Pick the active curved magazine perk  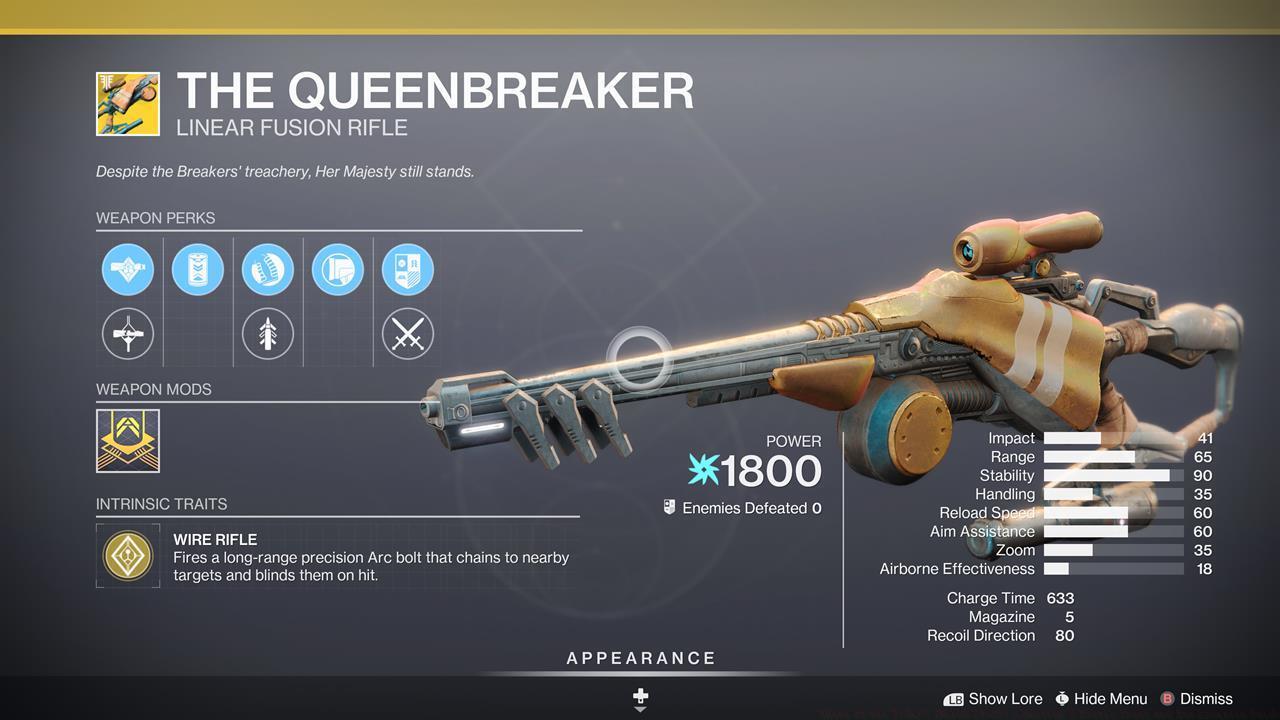point(268,269)
